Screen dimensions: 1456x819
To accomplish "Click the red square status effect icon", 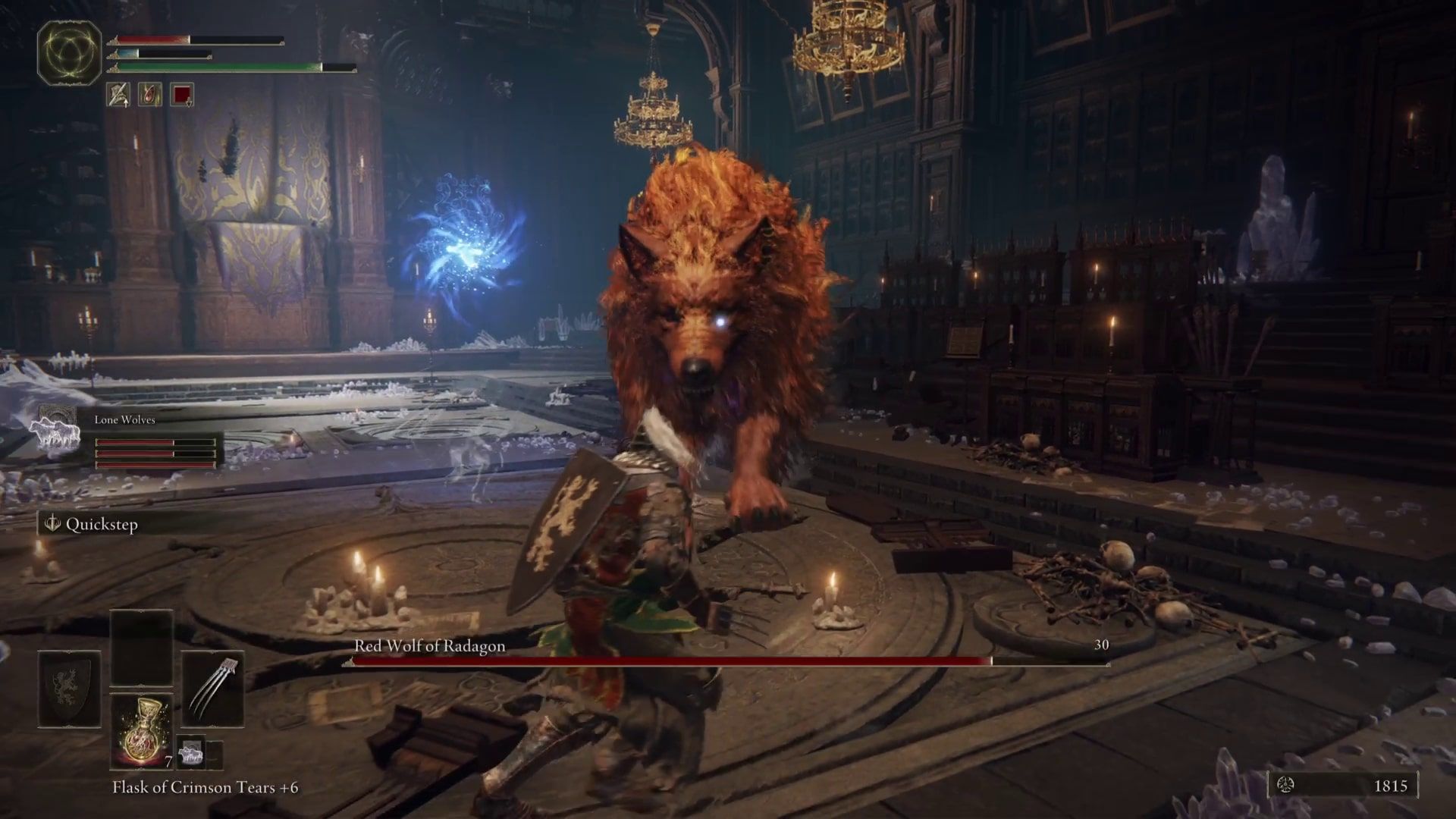I will tap(182, 95).
